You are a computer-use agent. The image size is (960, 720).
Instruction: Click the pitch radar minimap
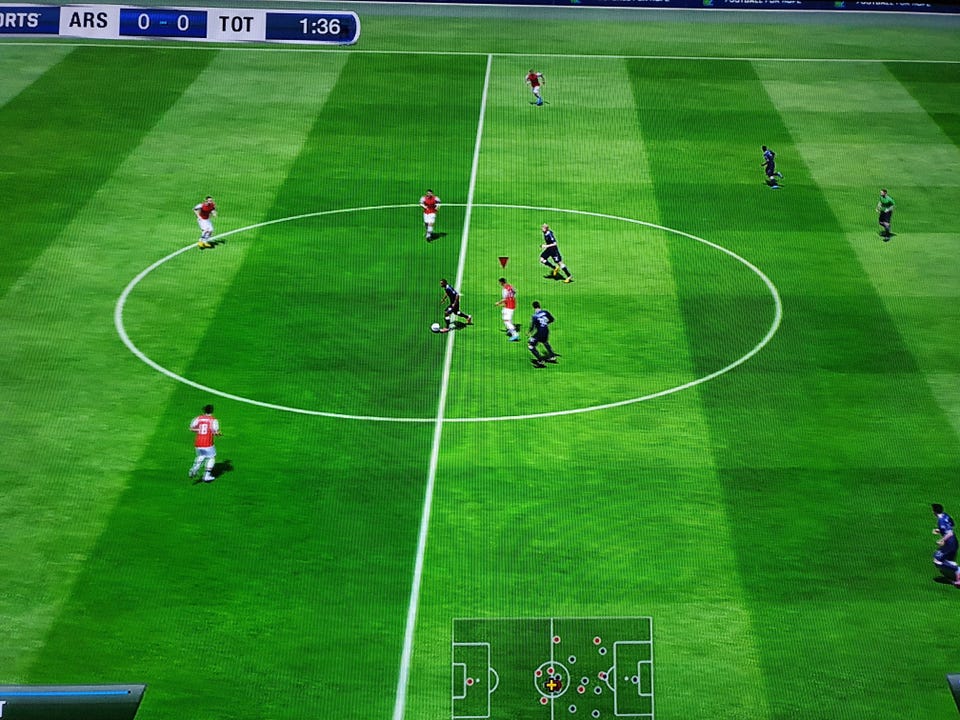pyautogui.click(x=552, y=667)
